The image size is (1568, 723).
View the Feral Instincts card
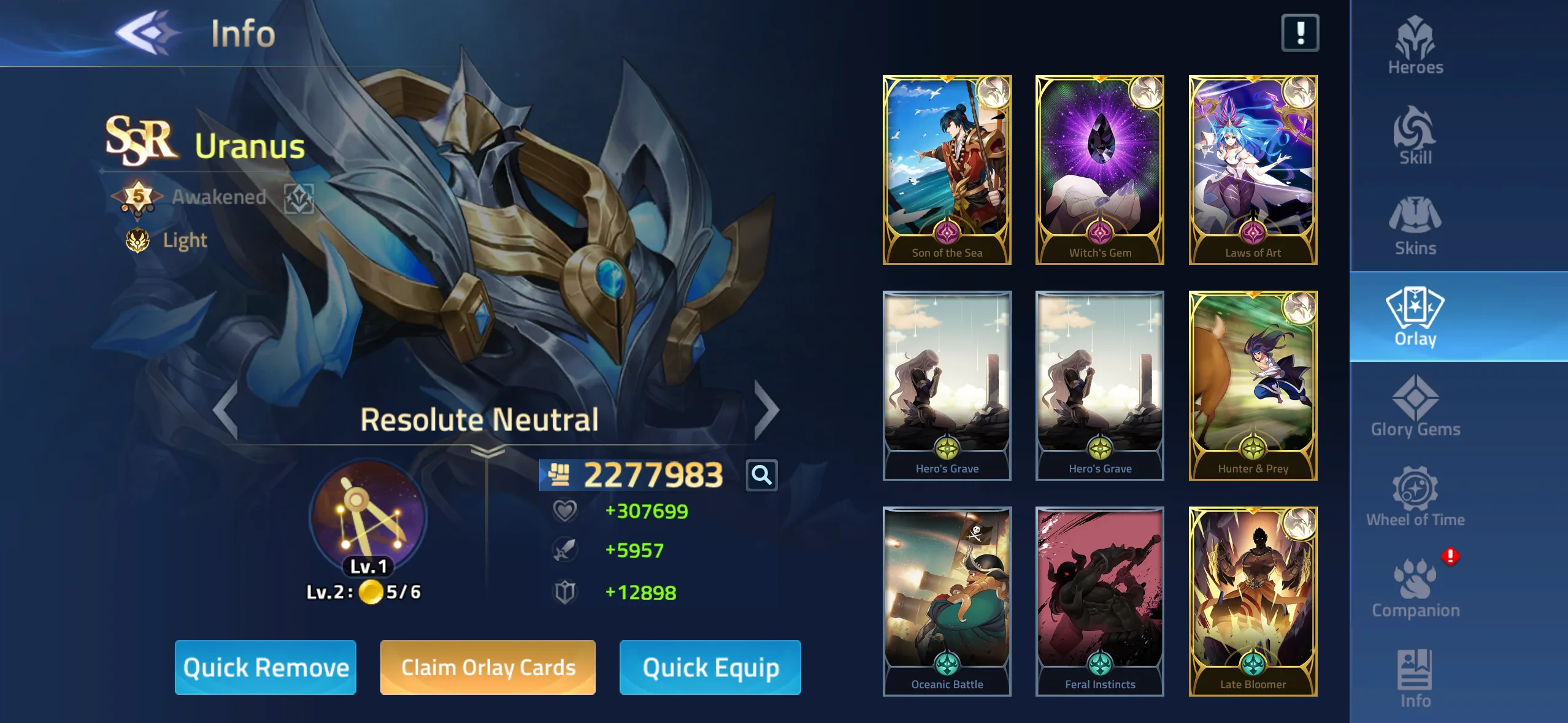pyautogui.click(x=1099, y=602)
